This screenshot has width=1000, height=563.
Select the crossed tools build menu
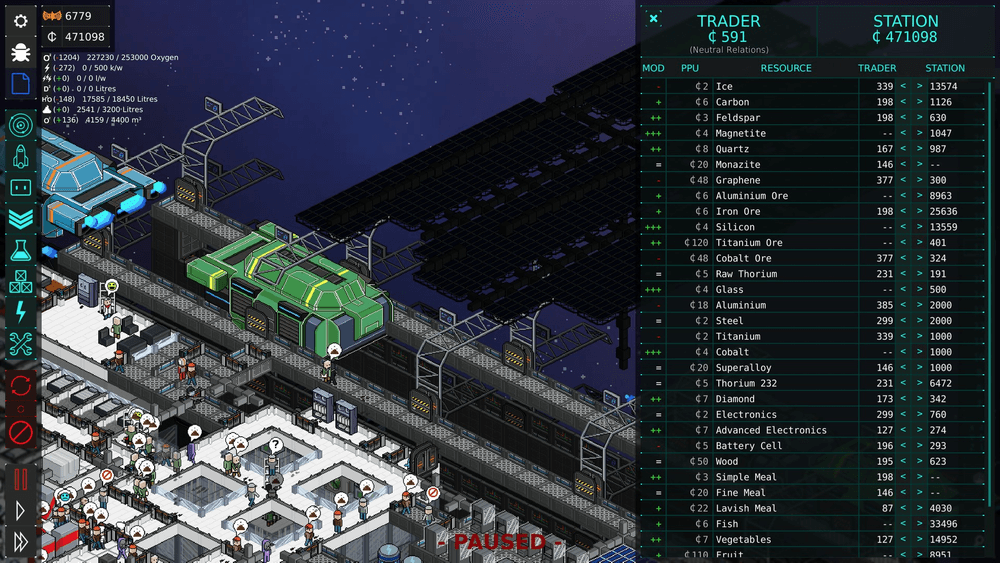click(x=20, y=345)
